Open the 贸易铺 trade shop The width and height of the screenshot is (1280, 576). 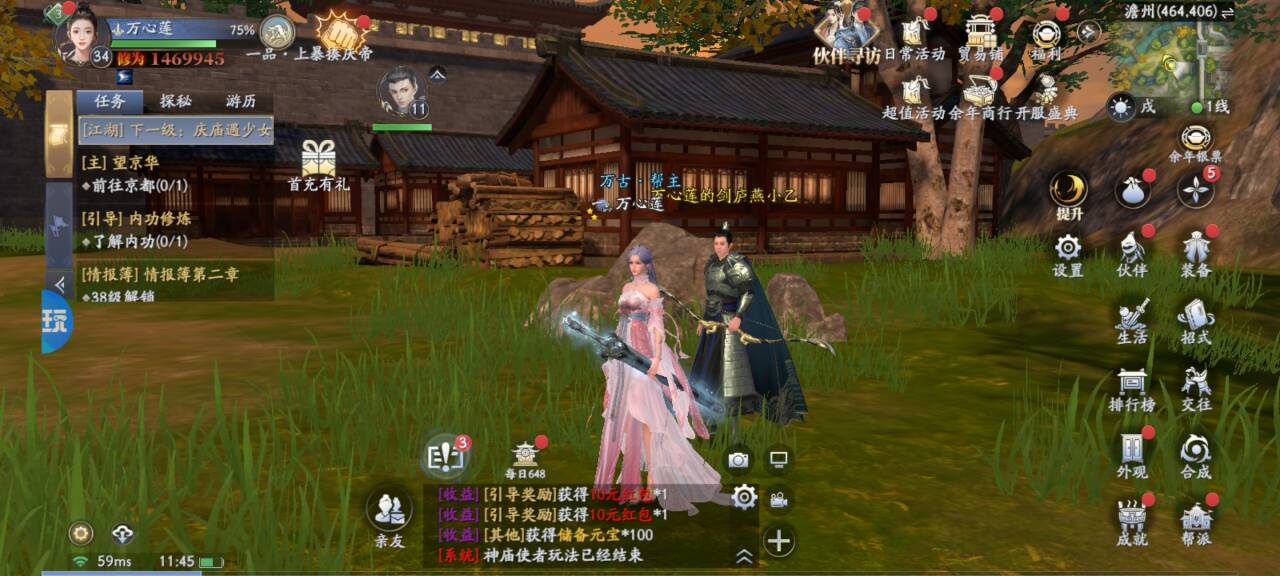coord(980,36)
